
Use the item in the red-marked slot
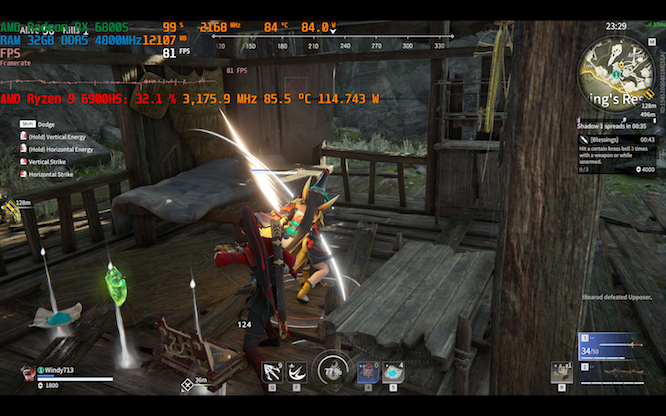point(367,372)
